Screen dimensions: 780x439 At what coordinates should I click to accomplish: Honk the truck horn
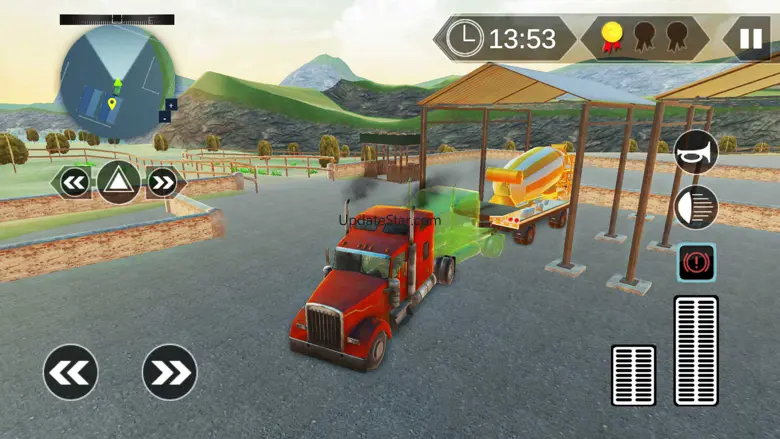(x=696, y=153)
